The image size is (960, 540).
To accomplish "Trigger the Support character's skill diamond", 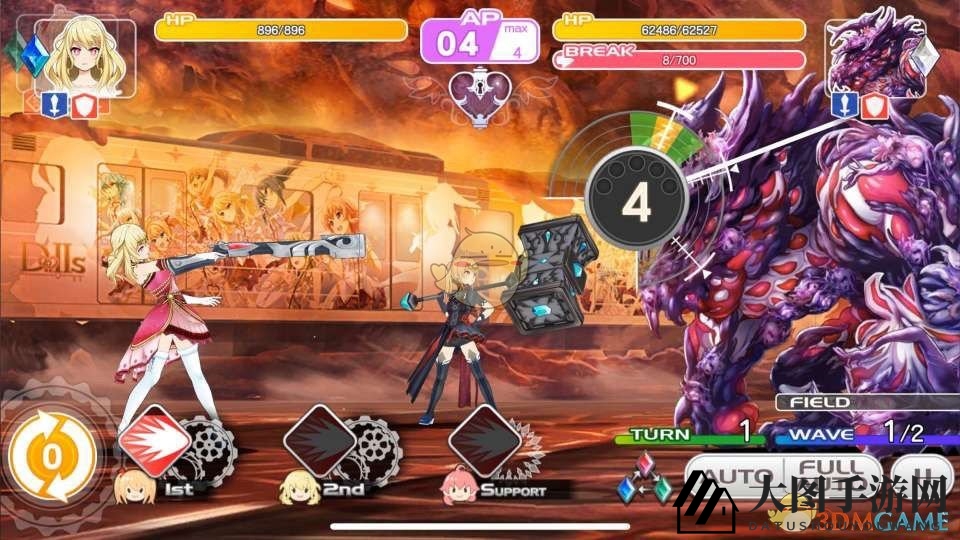I will 484,440.
